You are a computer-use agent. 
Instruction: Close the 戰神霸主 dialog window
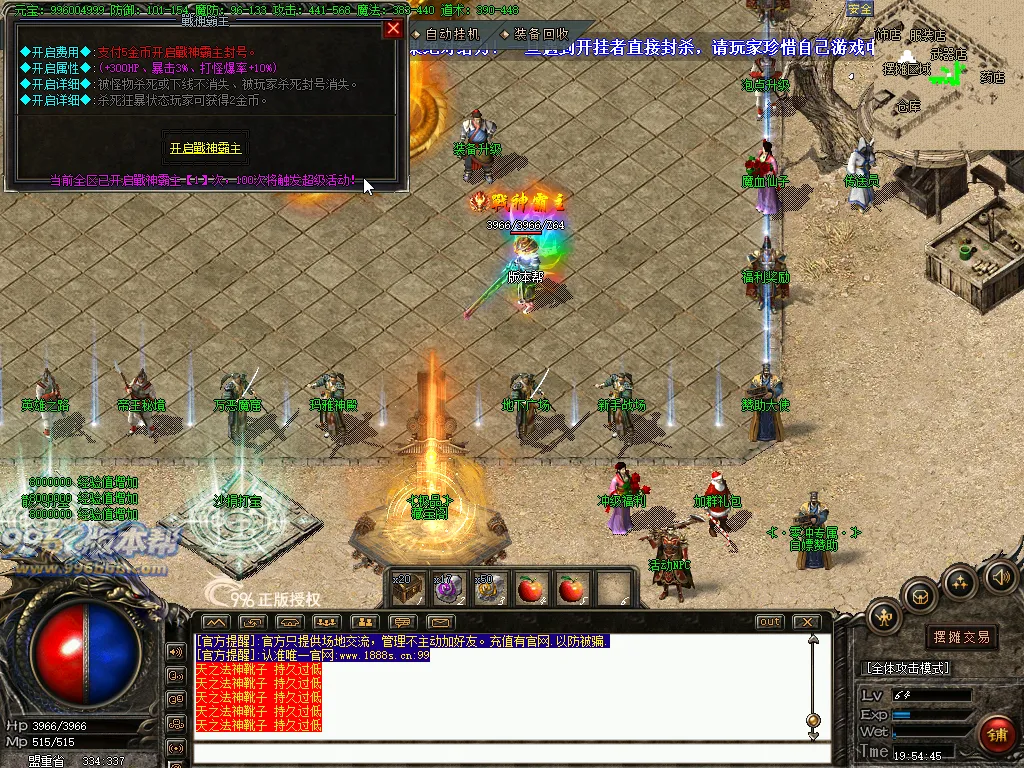(393, 28)
